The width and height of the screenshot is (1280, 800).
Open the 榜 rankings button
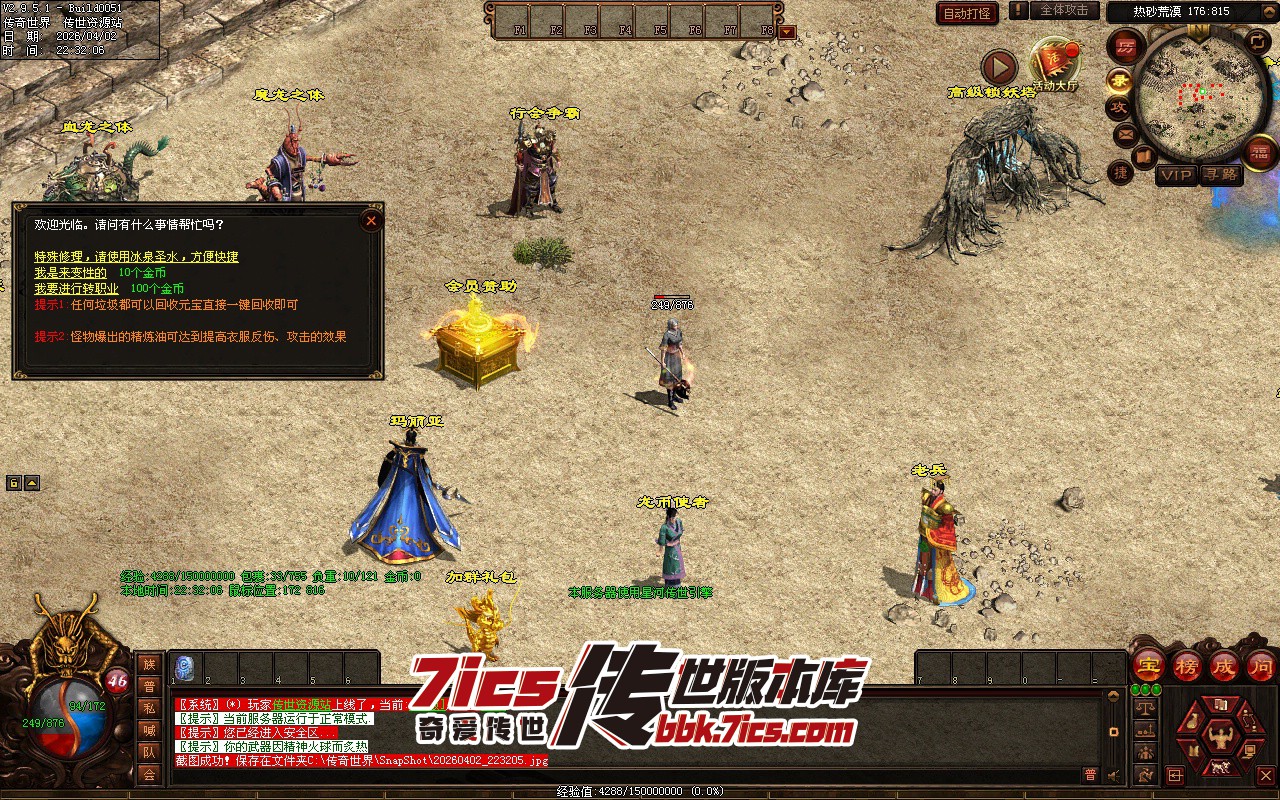(1187, 665)
